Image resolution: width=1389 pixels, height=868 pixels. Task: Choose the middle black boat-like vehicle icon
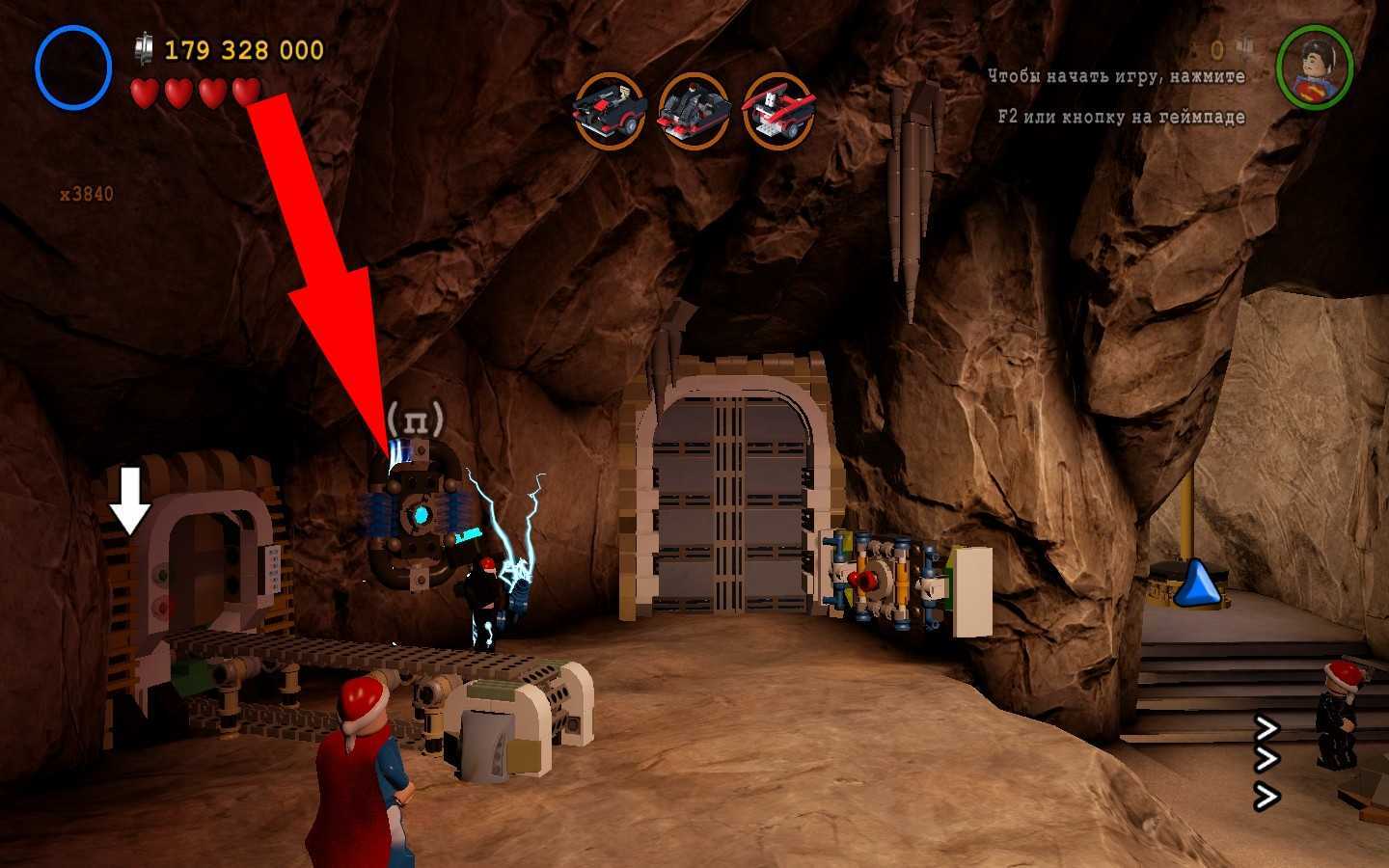pyautogui.click(x=694, y=110)
